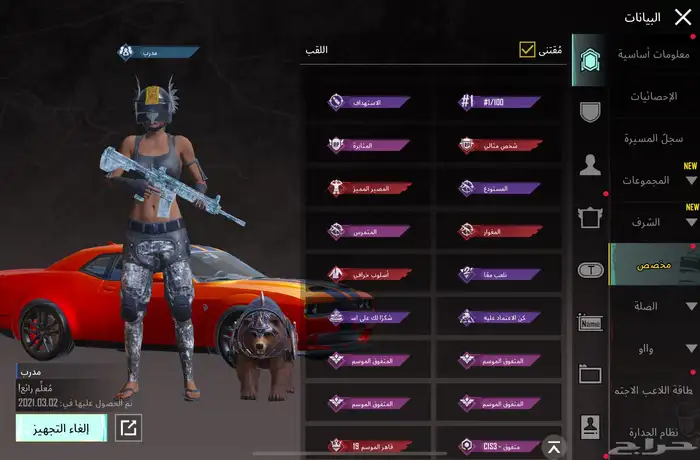Toggle the مُقتنى owned-only checkbox
The image size is (700, 460).
527,50
